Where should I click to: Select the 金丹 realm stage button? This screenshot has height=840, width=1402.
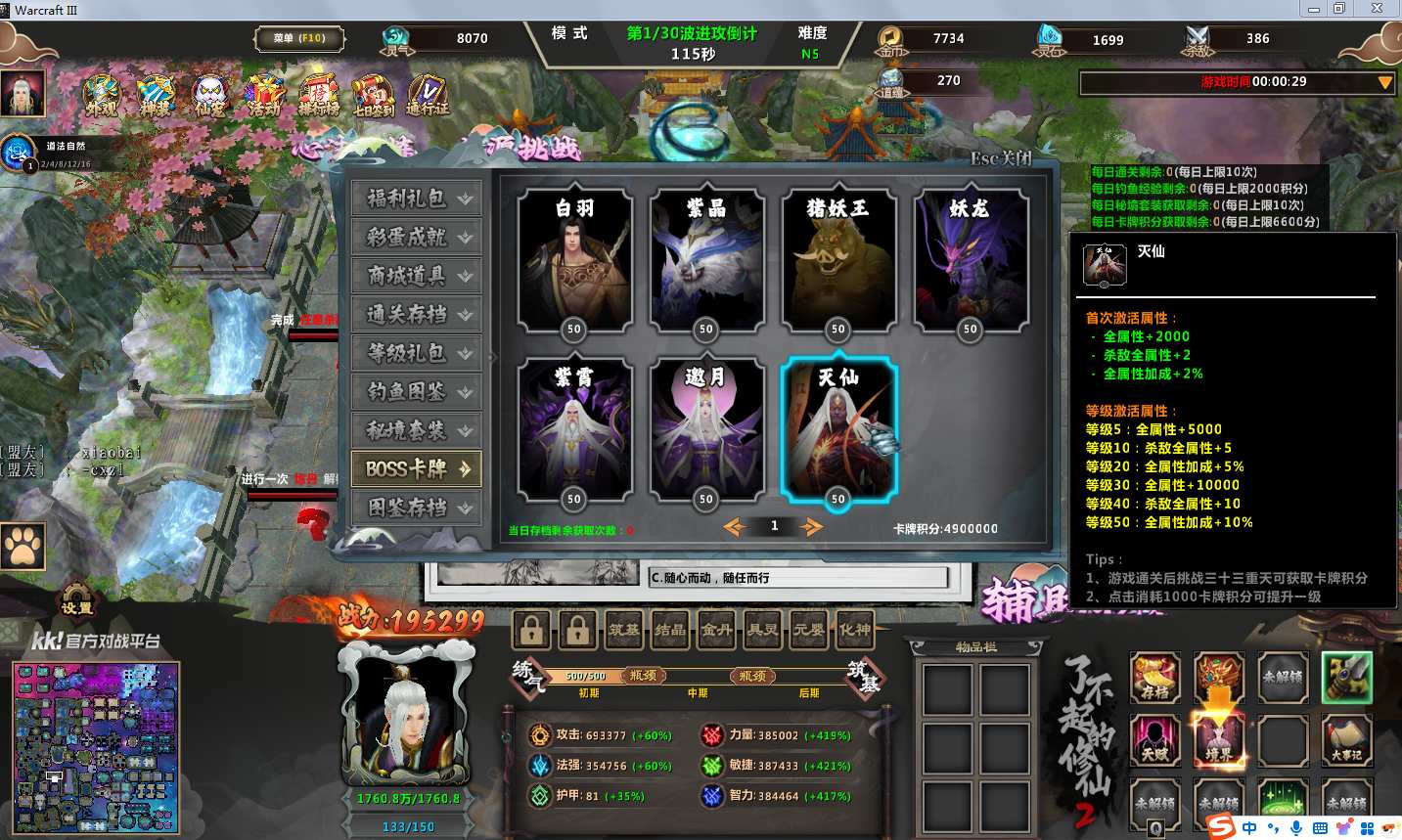(716, 630)
